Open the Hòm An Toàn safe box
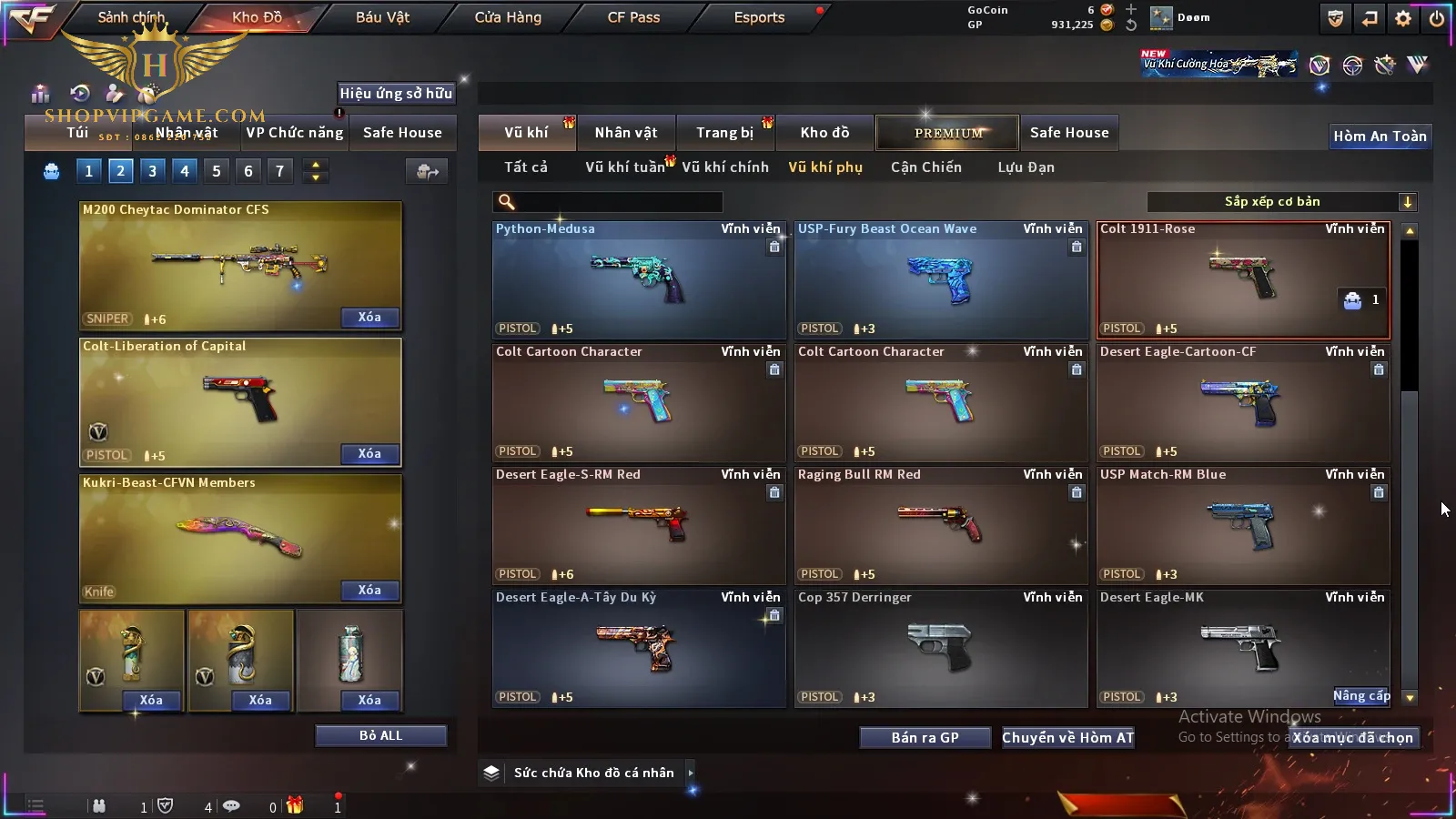Image resolution: width=1456 pixels, height=819 pixels. tap(1380, 136)
